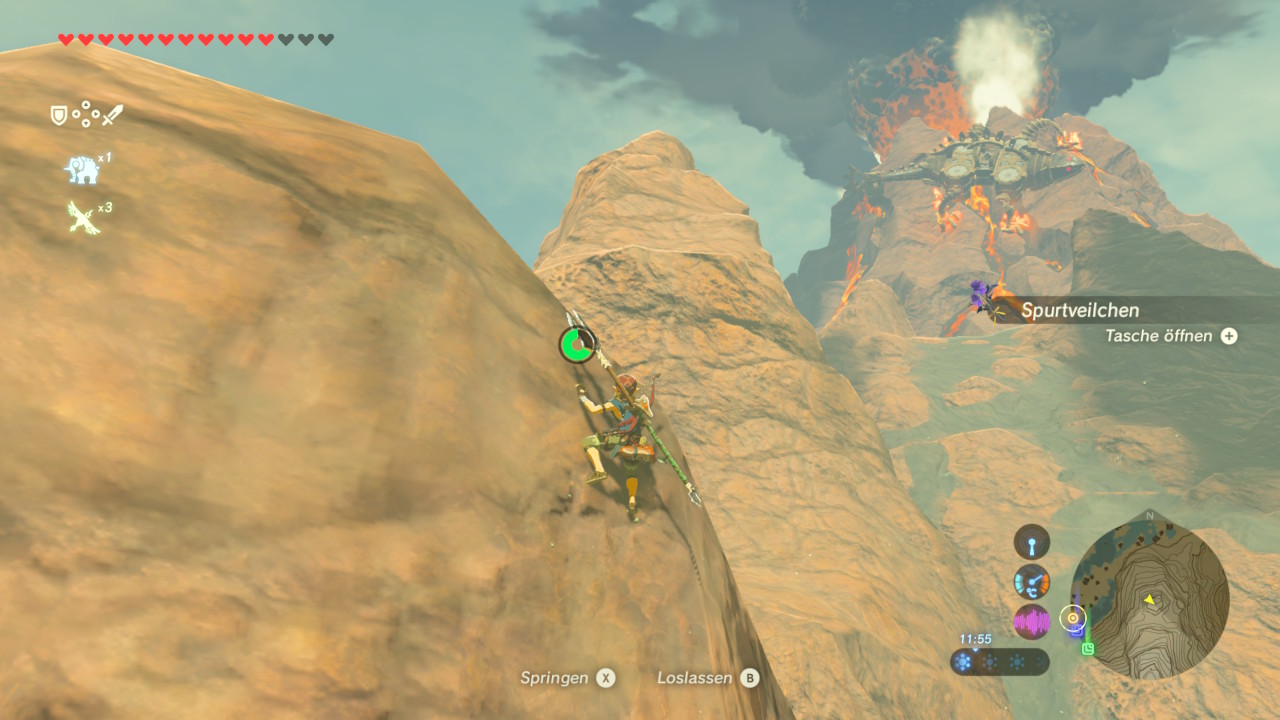Activate the bird Revali's Gale ability icon
This screenshot has width=1280, height=720.
click(83, 216)
